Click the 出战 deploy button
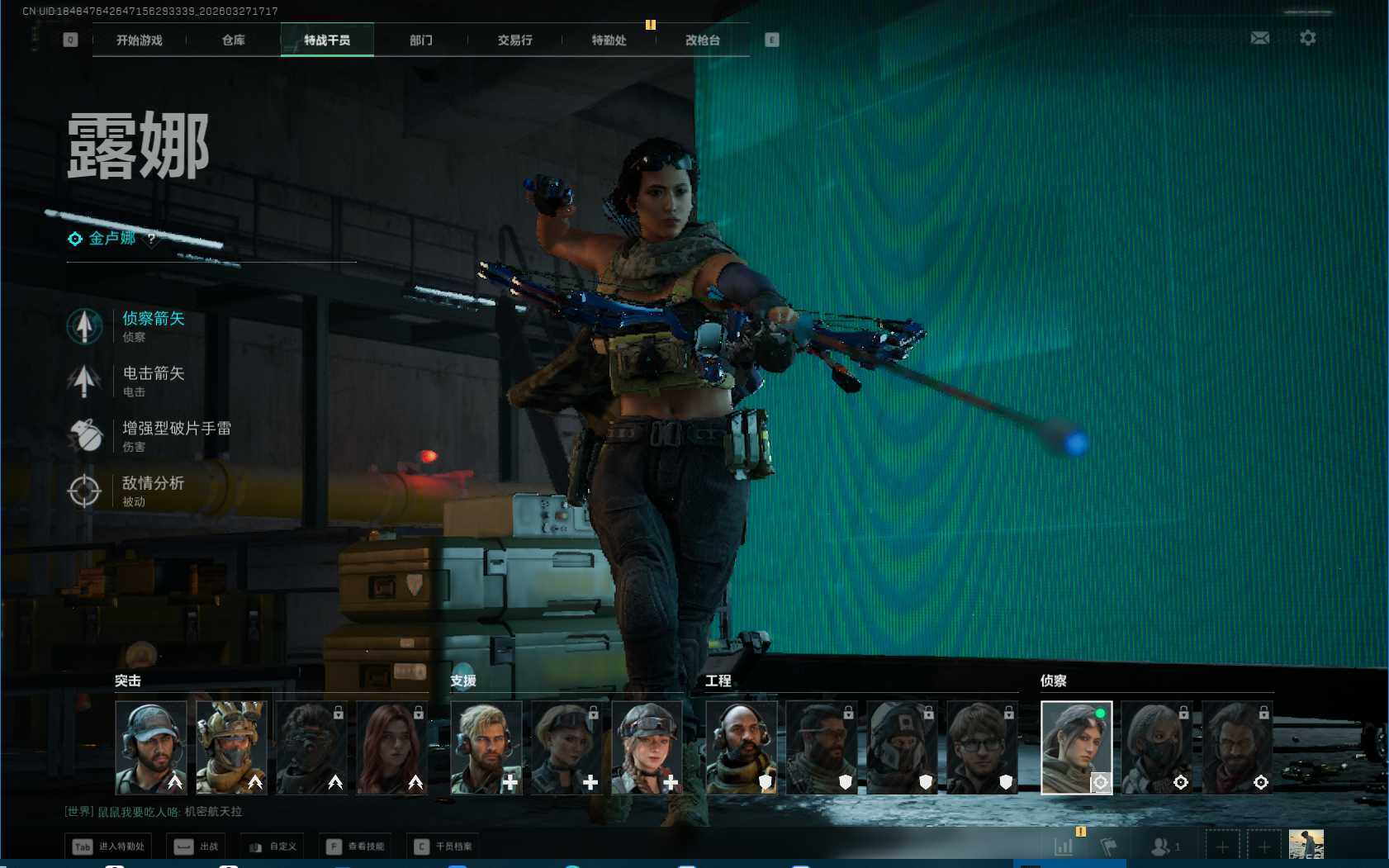The height and width of the screenshot is (868, 1389). point(197,847)
